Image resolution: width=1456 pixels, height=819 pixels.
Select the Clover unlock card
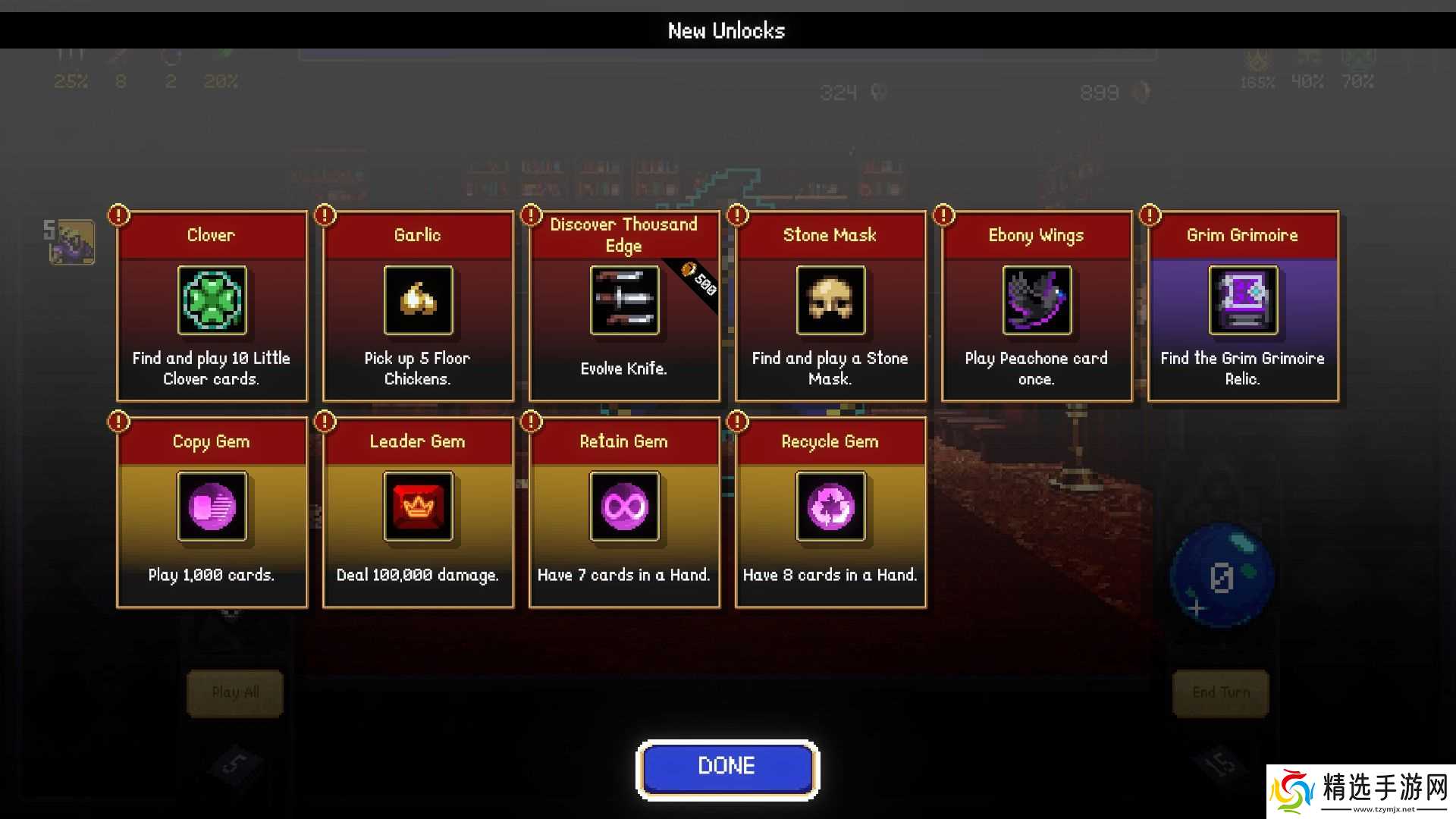click(x=212, y=306)
